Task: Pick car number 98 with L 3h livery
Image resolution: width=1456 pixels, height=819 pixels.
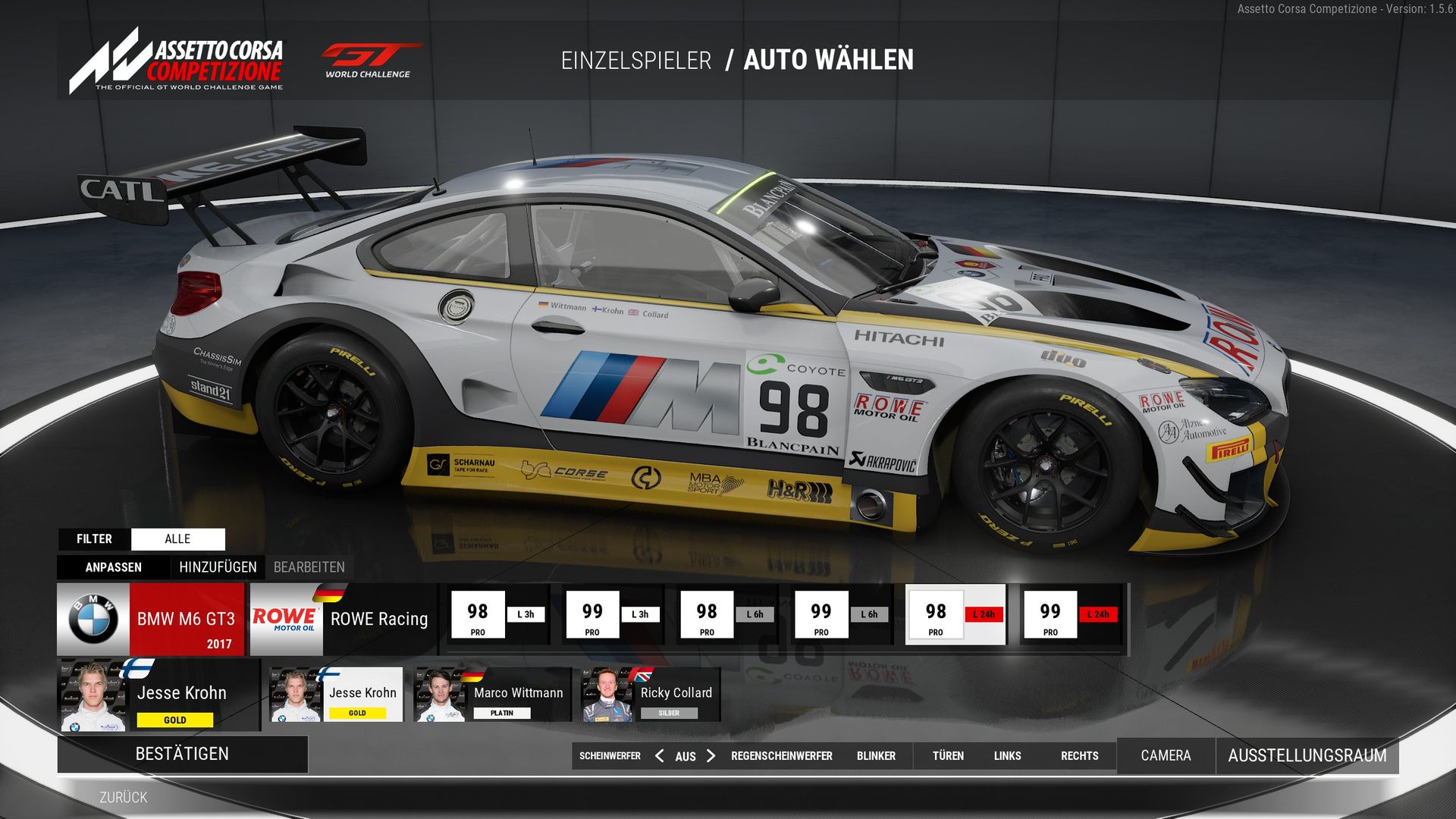Action: (498, 614)
